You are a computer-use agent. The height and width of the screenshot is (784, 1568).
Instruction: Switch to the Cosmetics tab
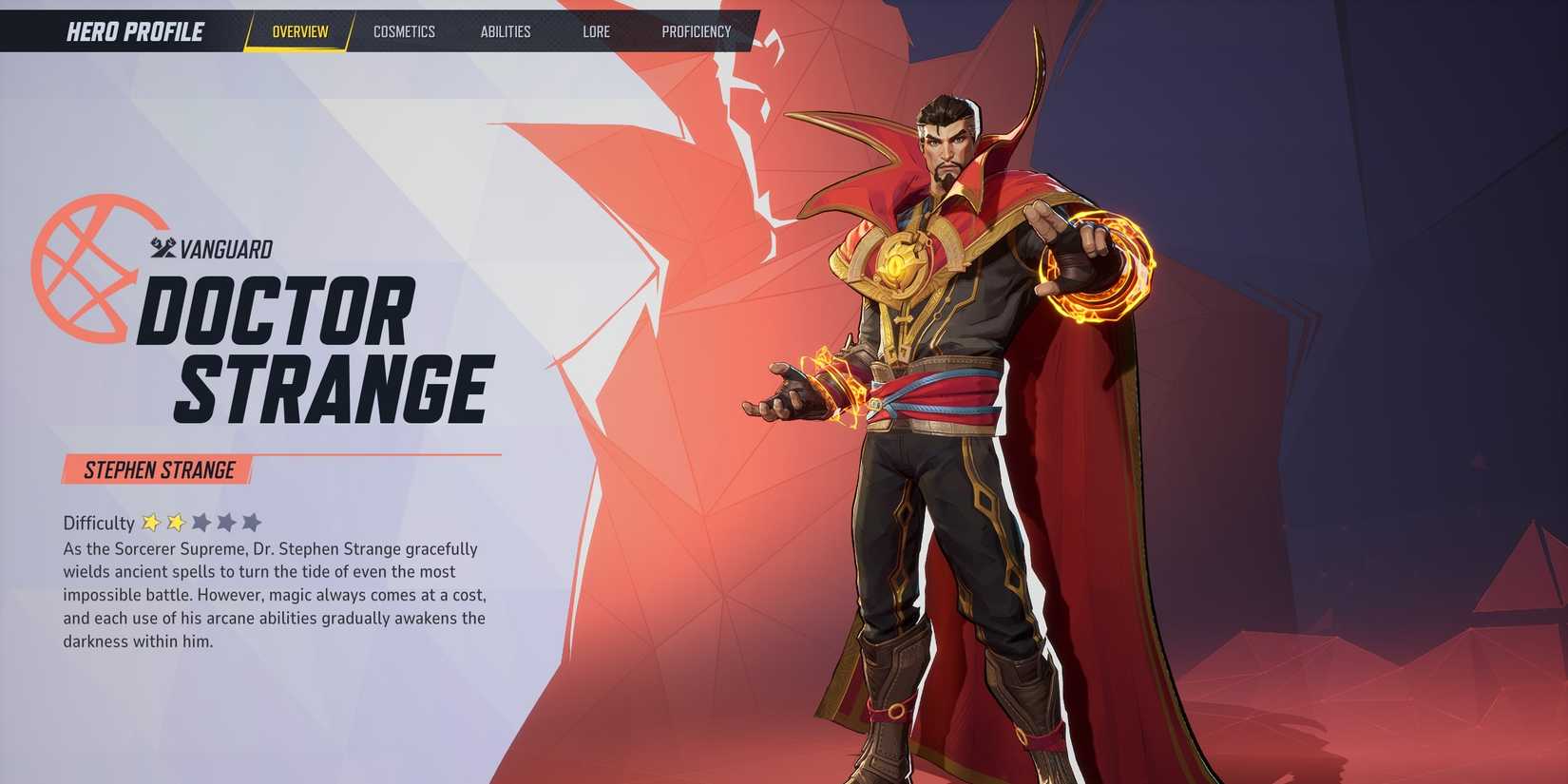405,31
